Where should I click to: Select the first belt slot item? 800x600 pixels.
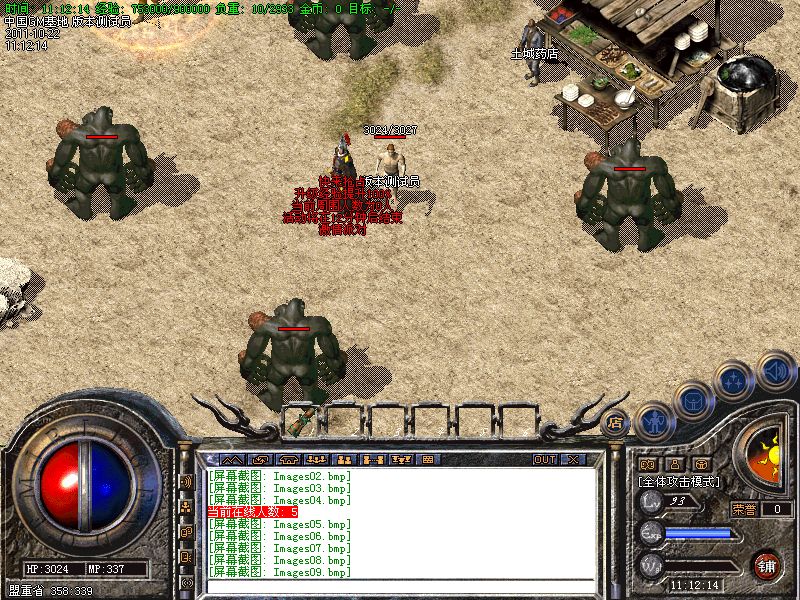(300, 420)
